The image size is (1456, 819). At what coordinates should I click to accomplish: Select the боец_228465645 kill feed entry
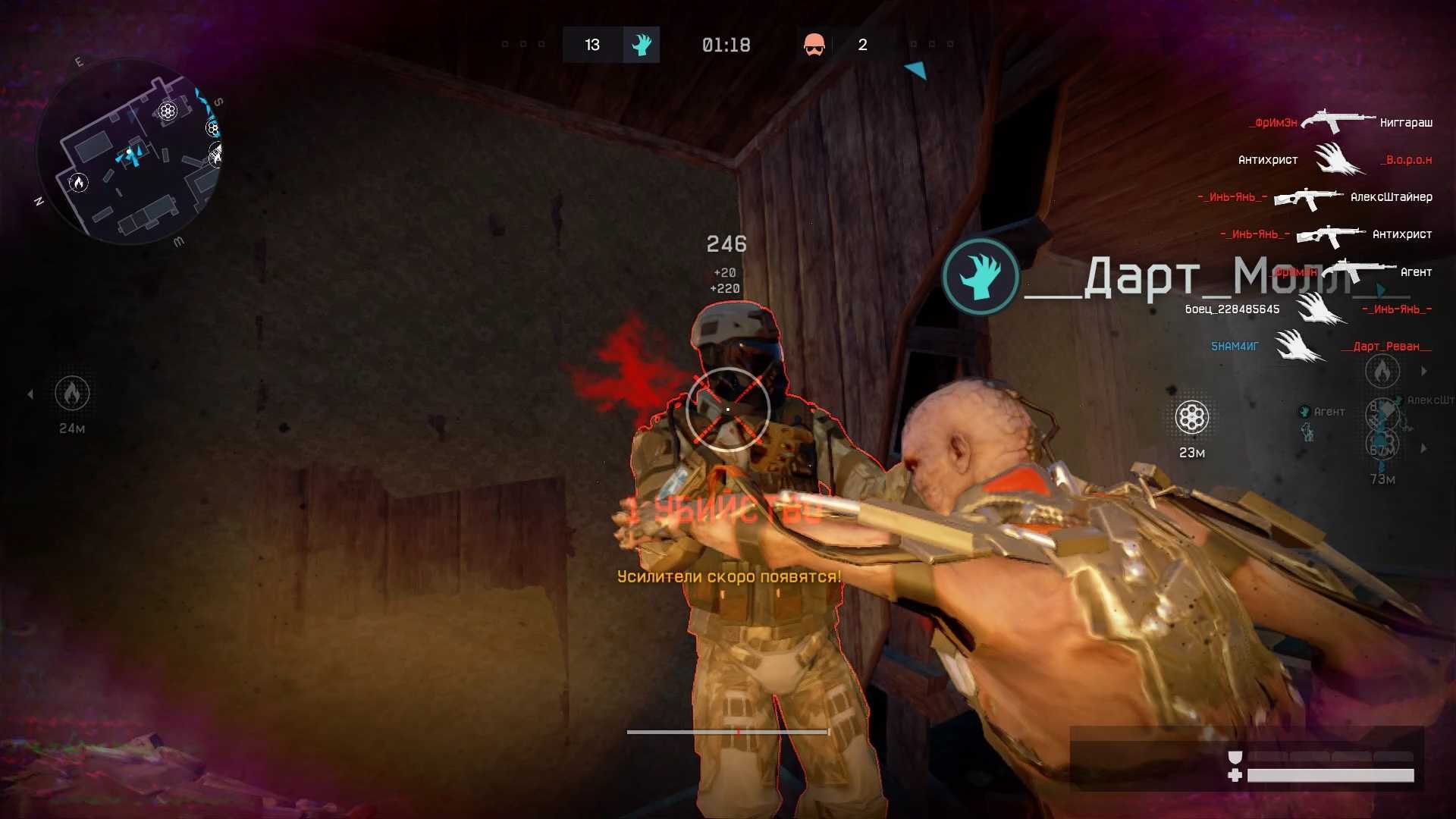(1232, 309)
